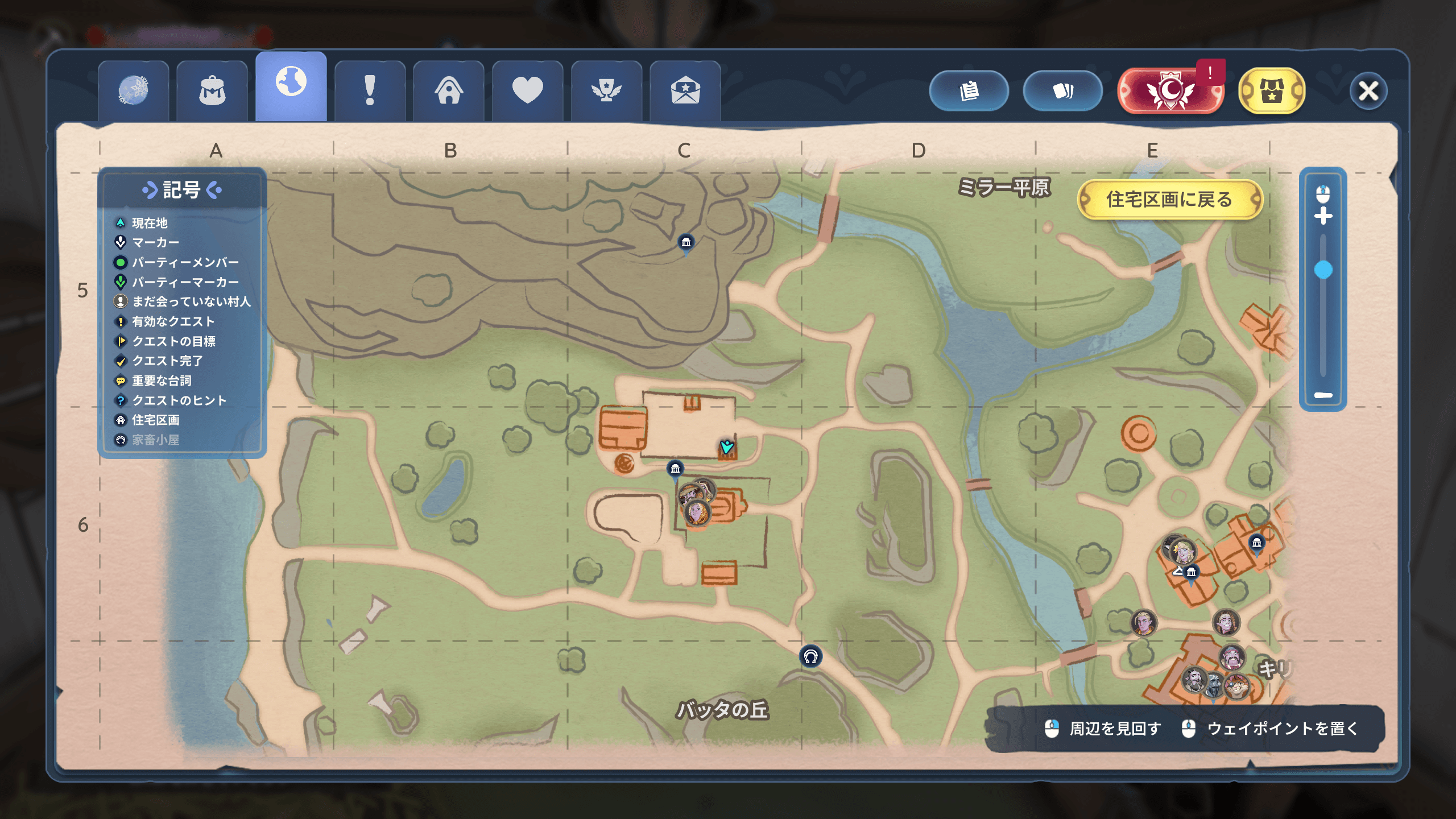The width and height of the screenshot is (1456, 819).
Task: Zoom out with the map minus button
Action: point(1323,395)
